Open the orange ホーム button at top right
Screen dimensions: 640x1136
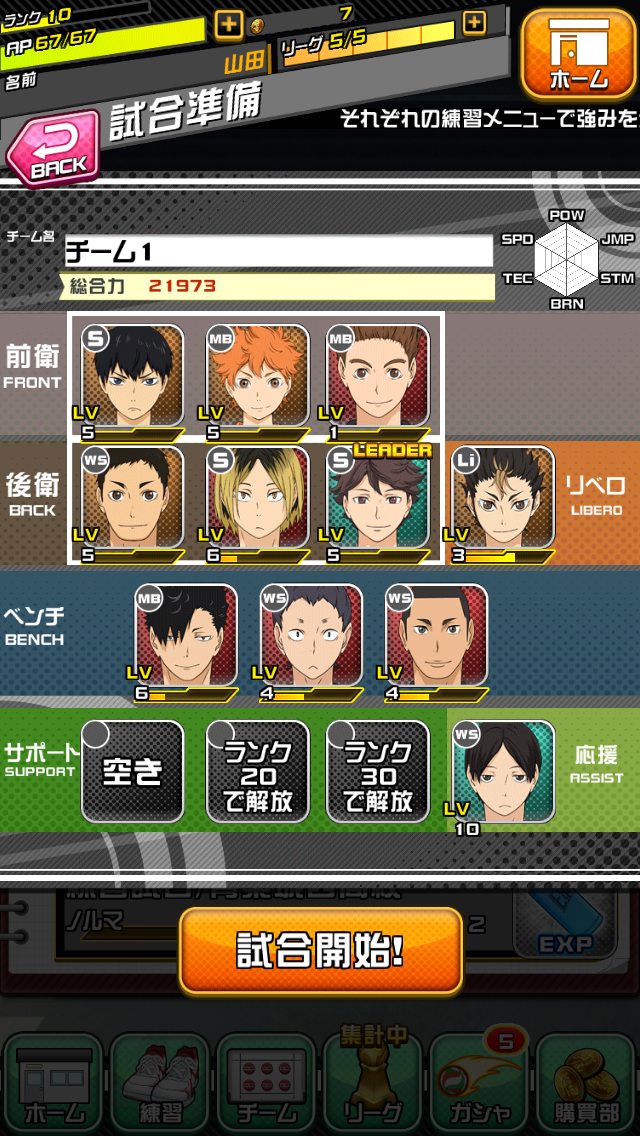578,55
